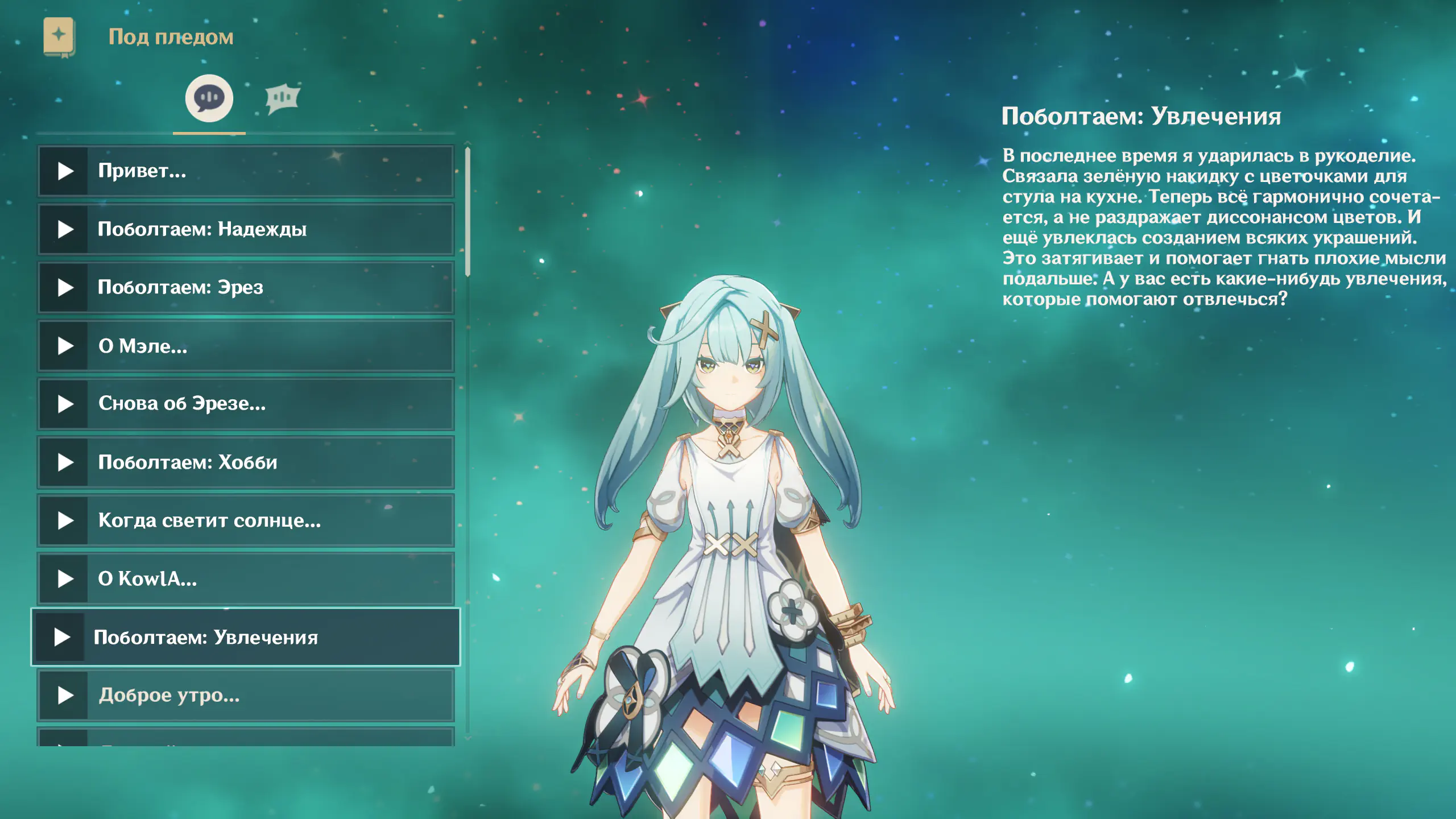Switch to the combat voice-over tab
The image size is (1456, 819).
pyautogui.click(x=283, y=98)
